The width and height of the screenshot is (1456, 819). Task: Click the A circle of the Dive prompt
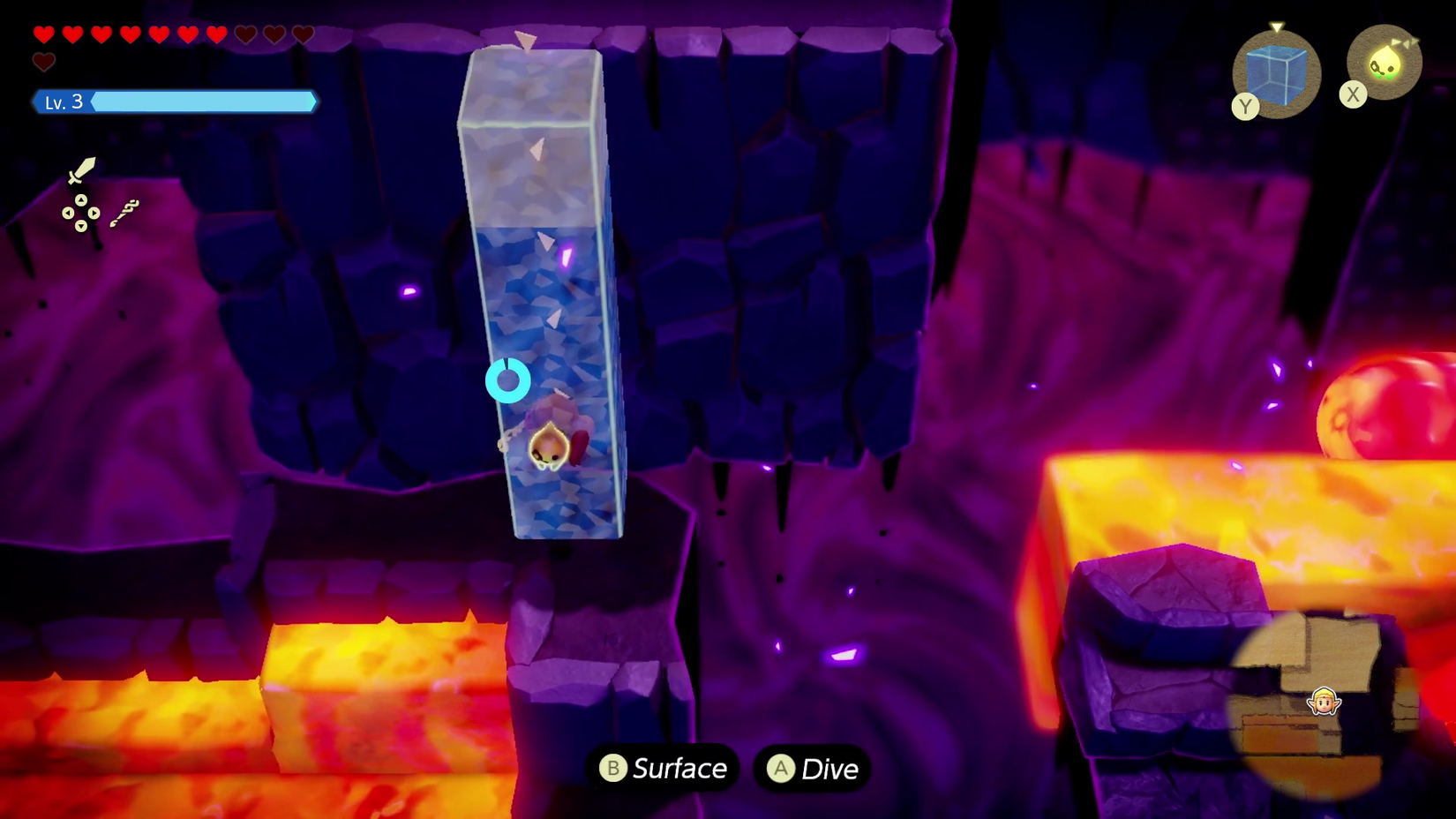coord(779,769)
